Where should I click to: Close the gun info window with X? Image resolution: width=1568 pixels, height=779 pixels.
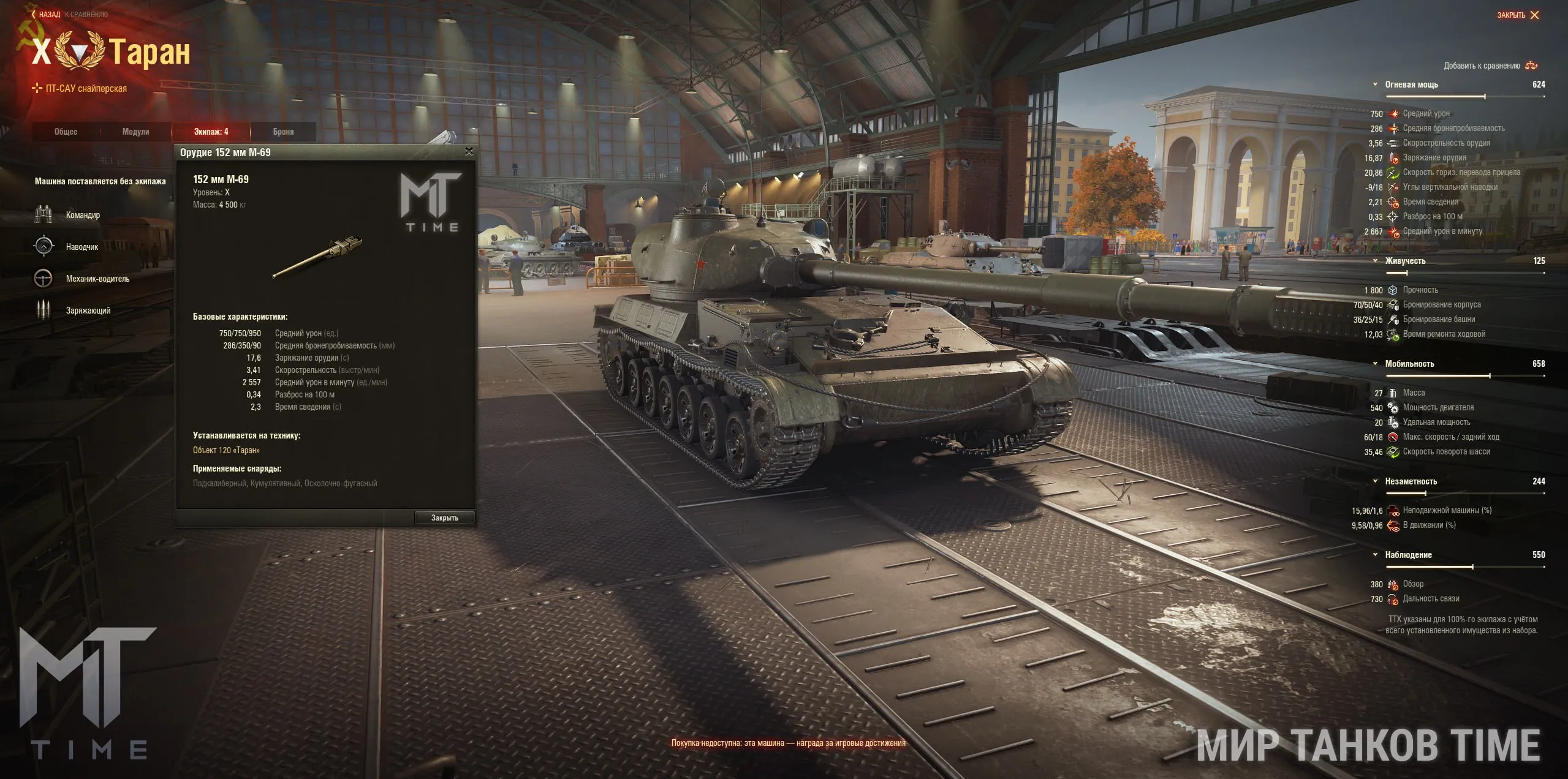469,151
